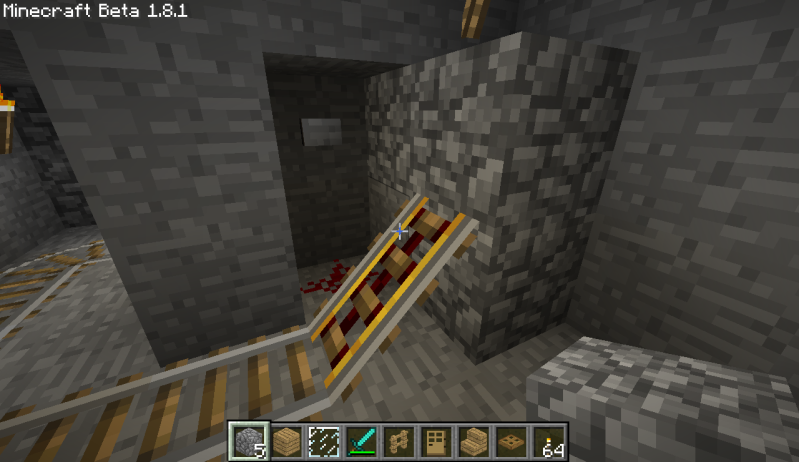This screenshot has height=462, width=799.
Task: Select the torch stack hotbar slot
Action: [552, 440]
